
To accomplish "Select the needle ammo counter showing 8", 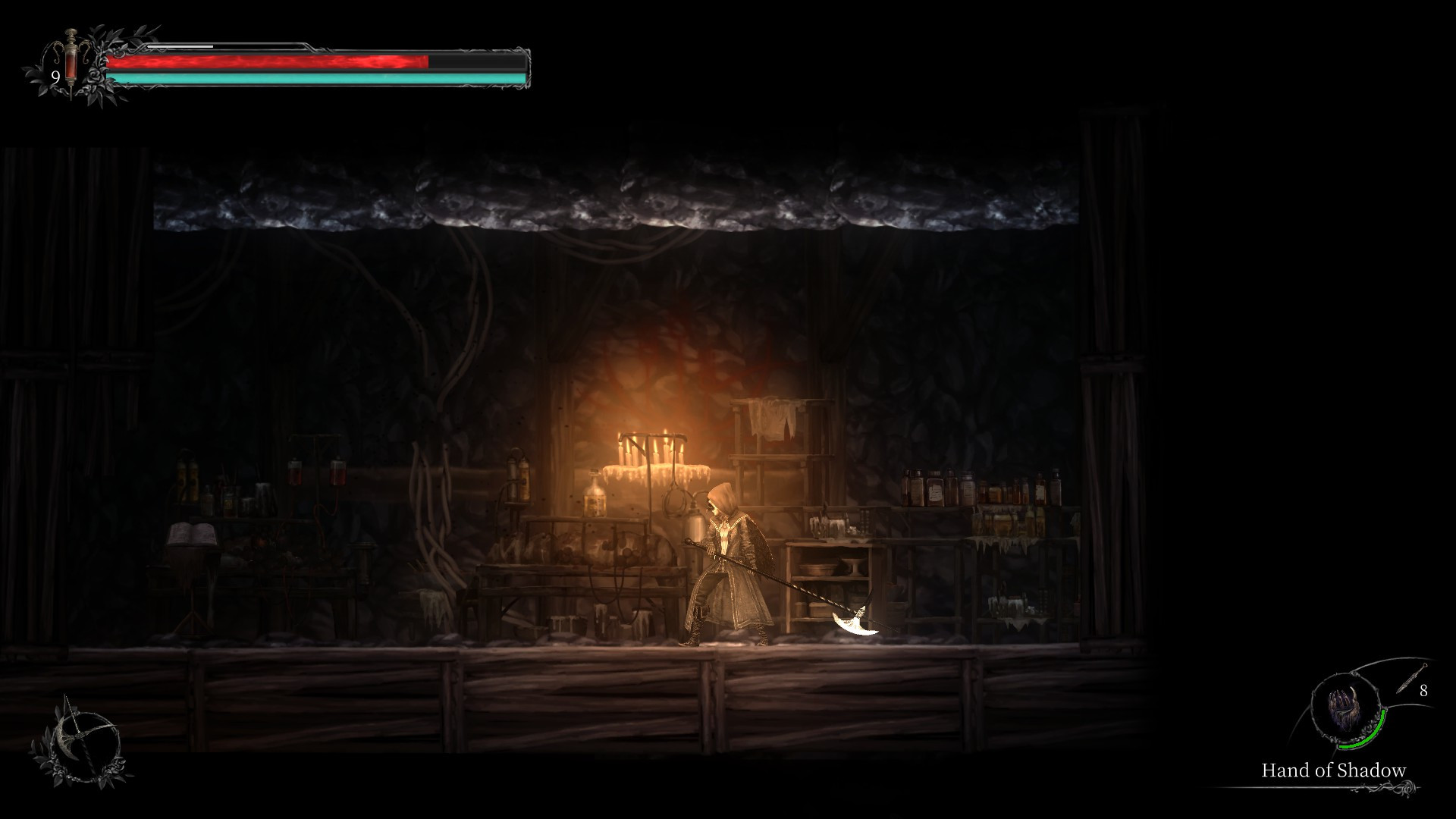I will (x=1423, y=690).
